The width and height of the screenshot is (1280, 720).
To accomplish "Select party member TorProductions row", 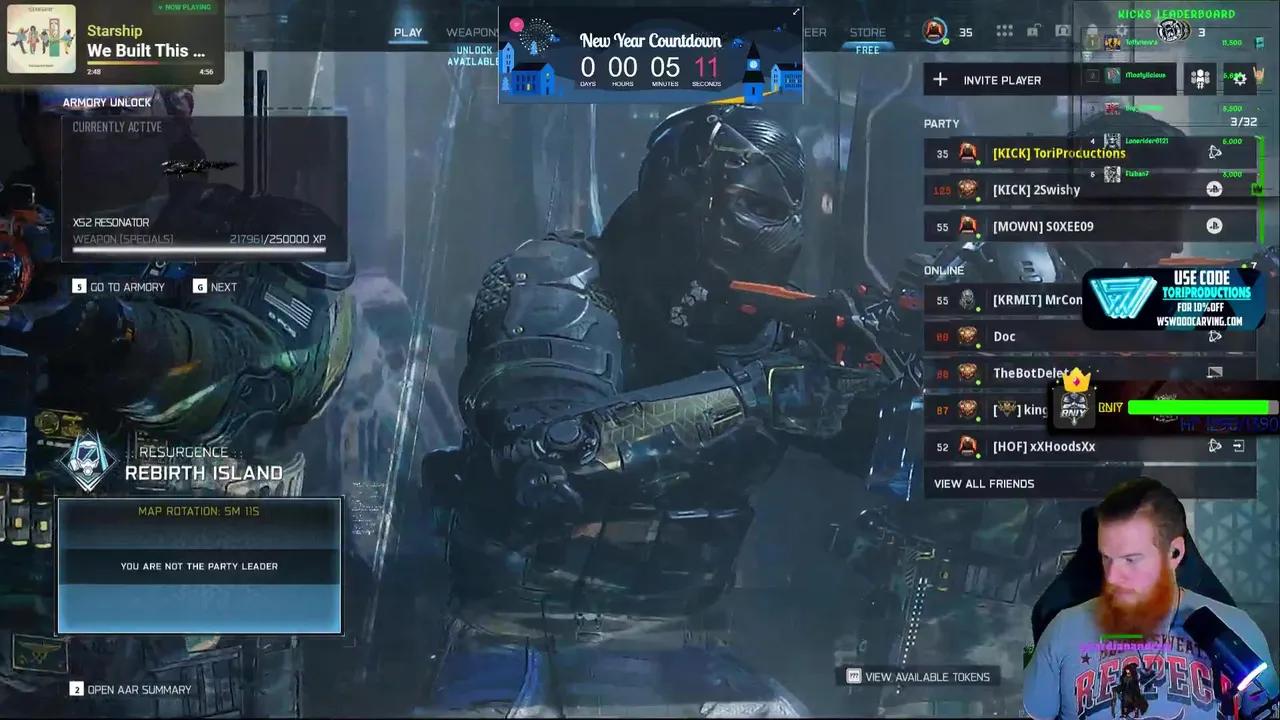I will click(x=1058, y=153).
